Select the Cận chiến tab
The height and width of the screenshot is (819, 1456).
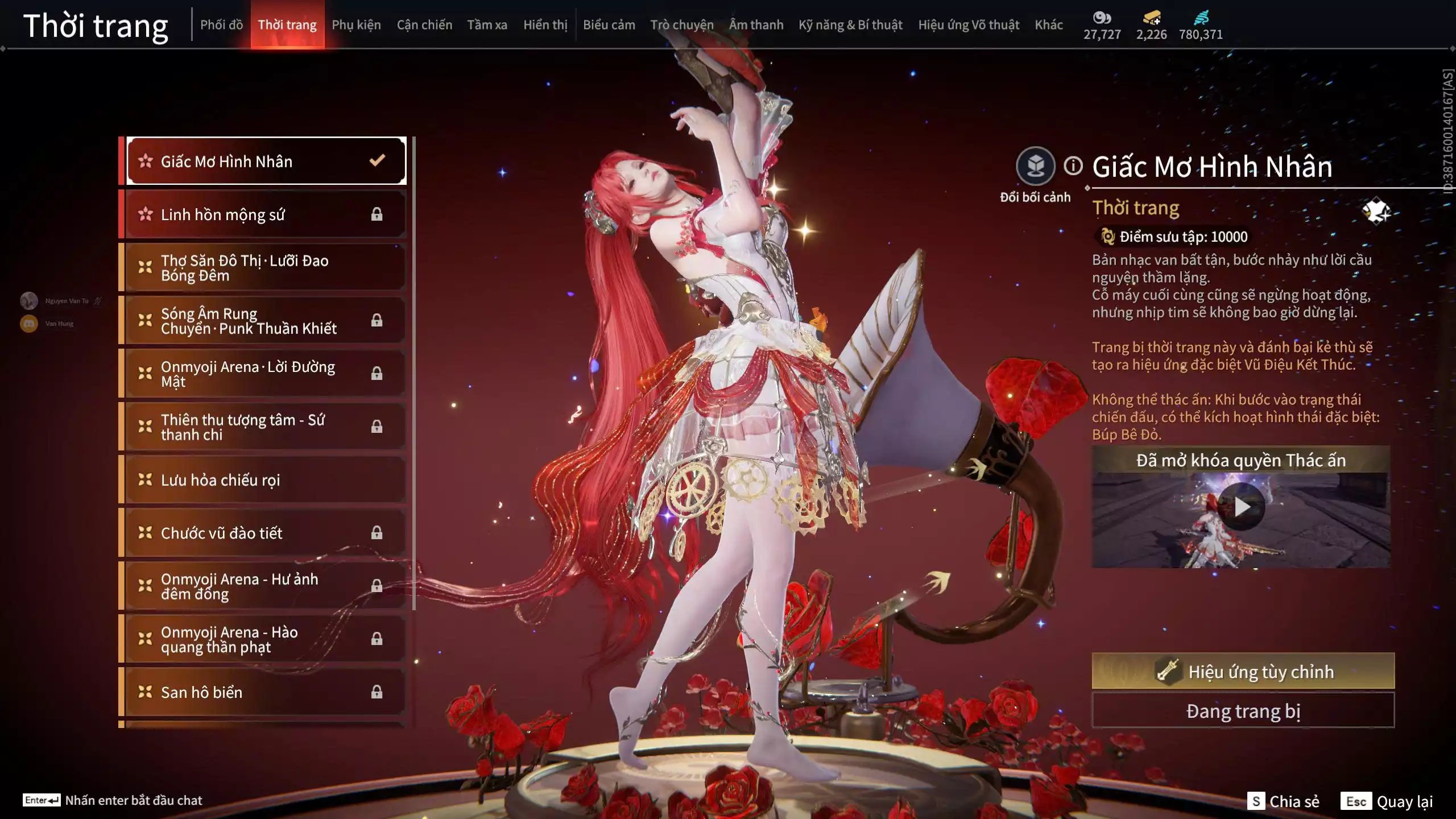pos(424,25)
